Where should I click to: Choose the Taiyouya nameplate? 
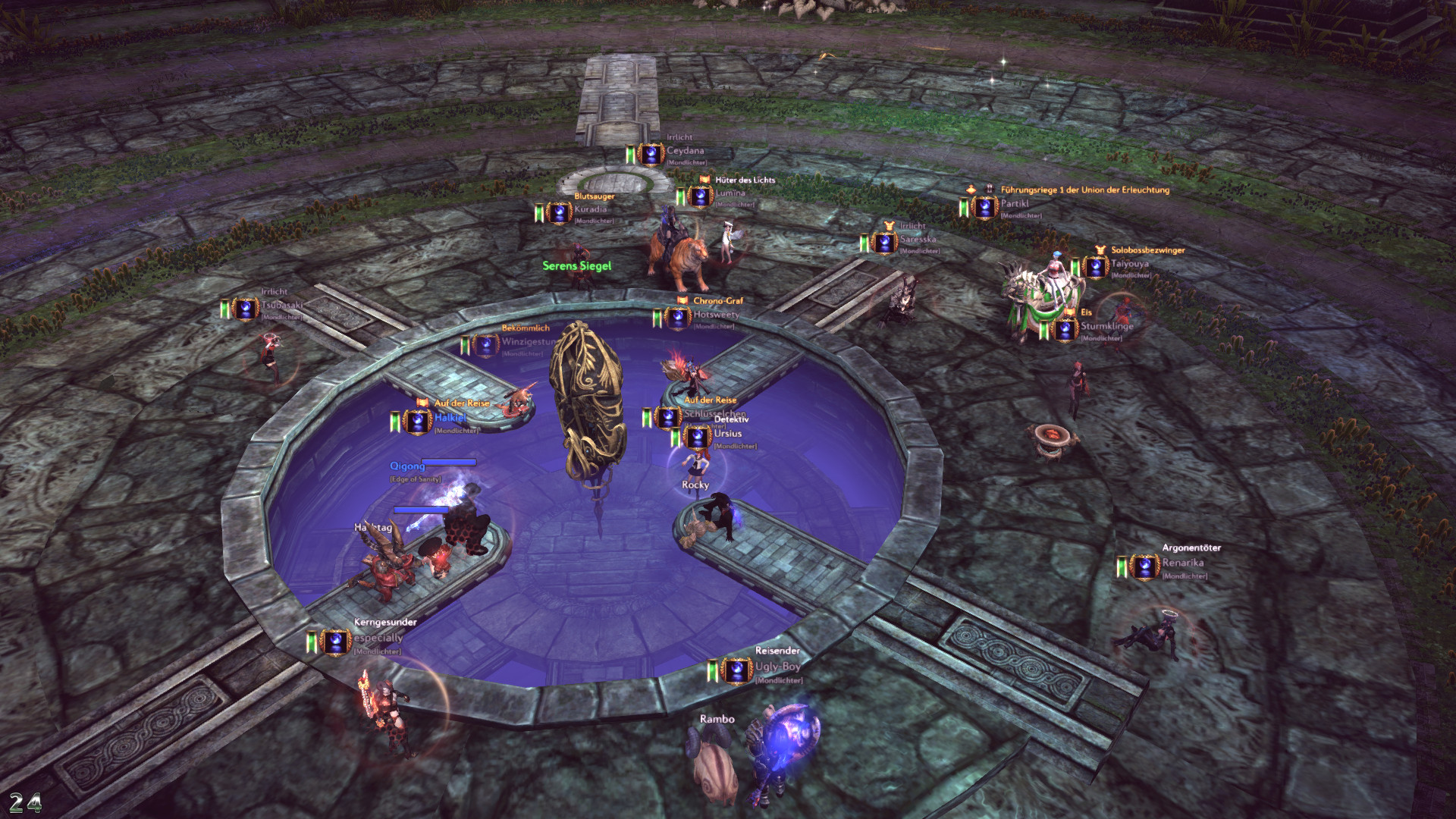point(1129,264)
